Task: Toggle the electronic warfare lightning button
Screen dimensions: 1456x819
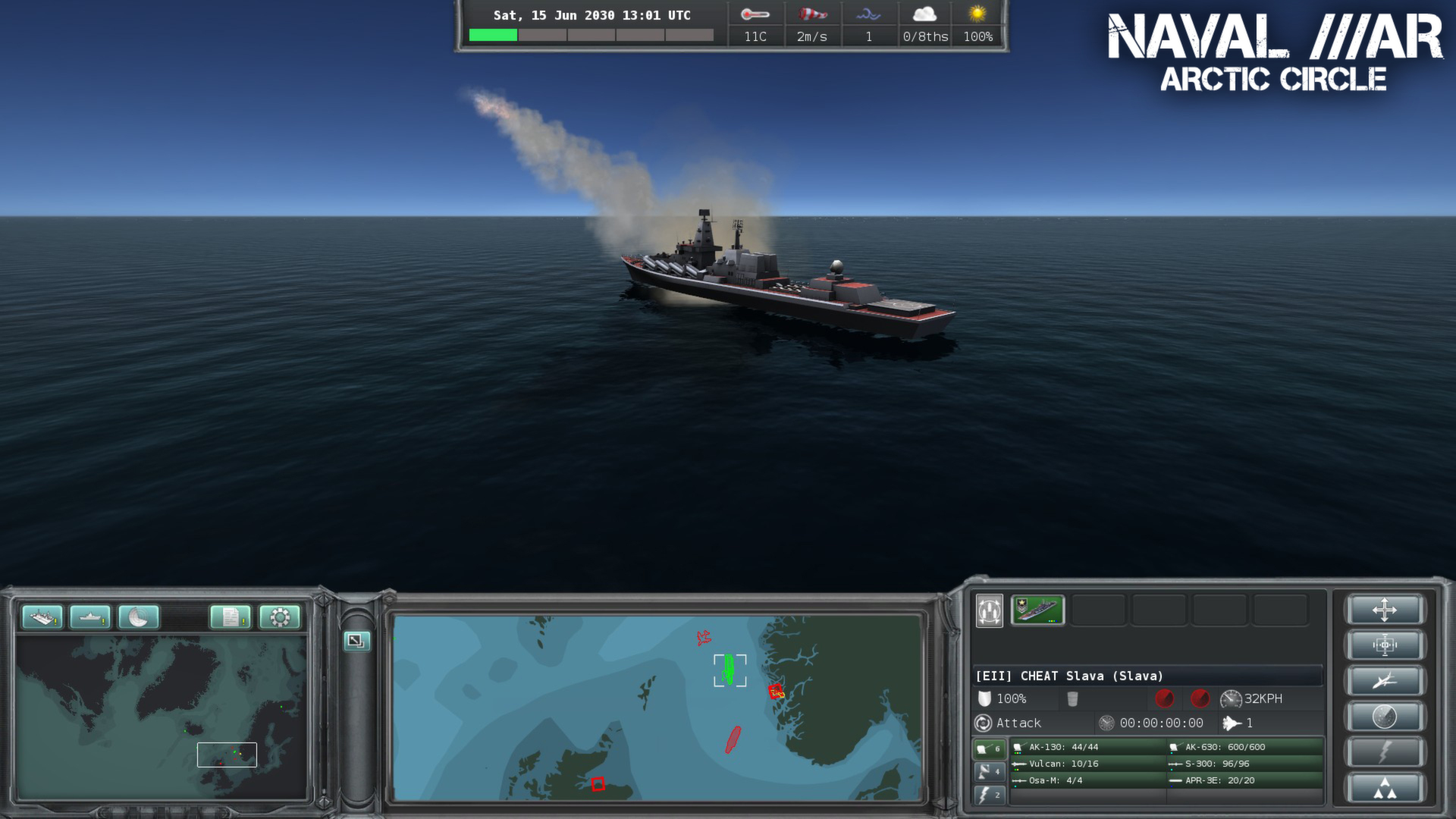Action: point(1385,751)
